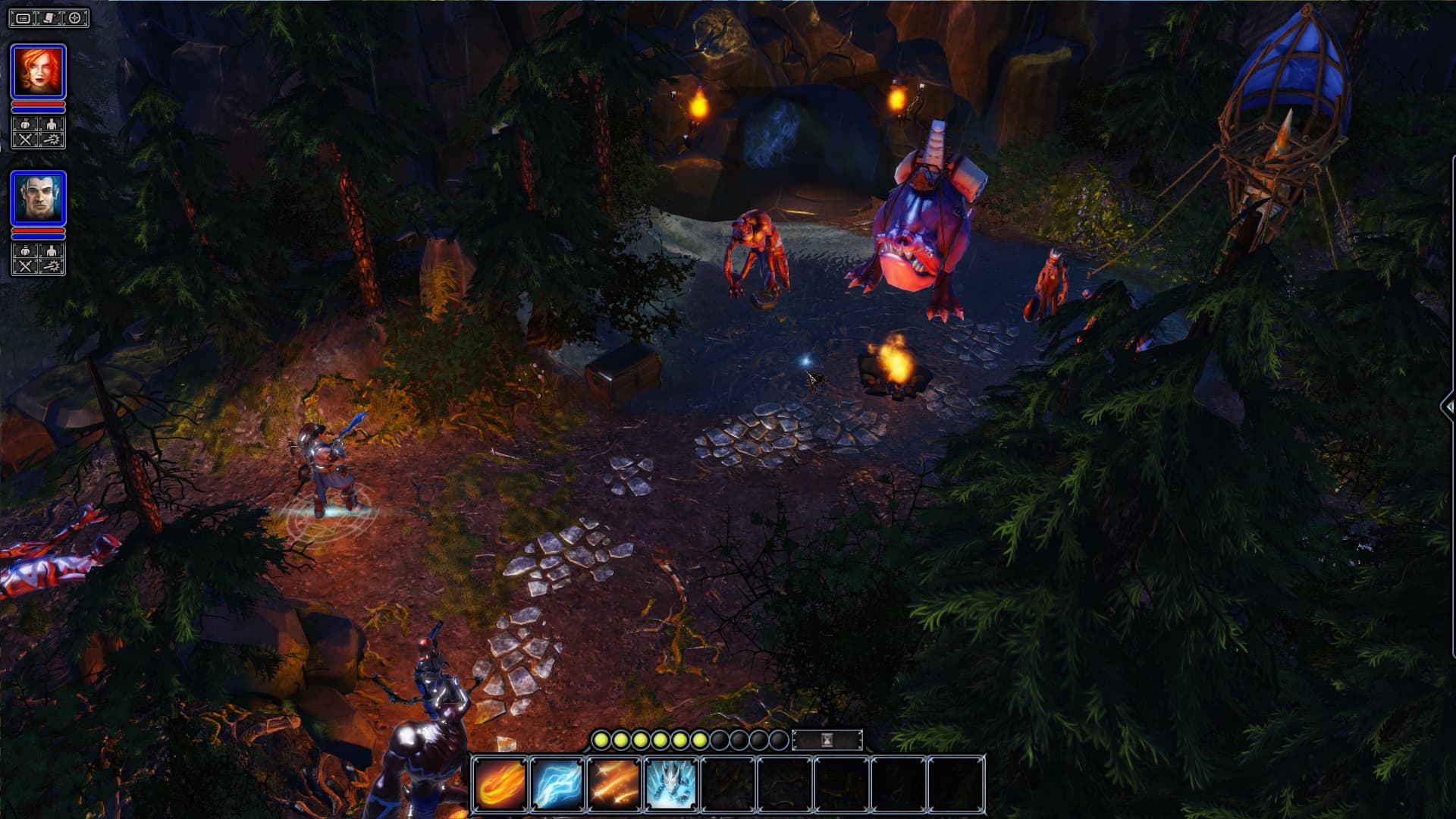Click the potion flask icon under the male portrait
Viewport: 1456px width, 819px height.
[25, 251]
